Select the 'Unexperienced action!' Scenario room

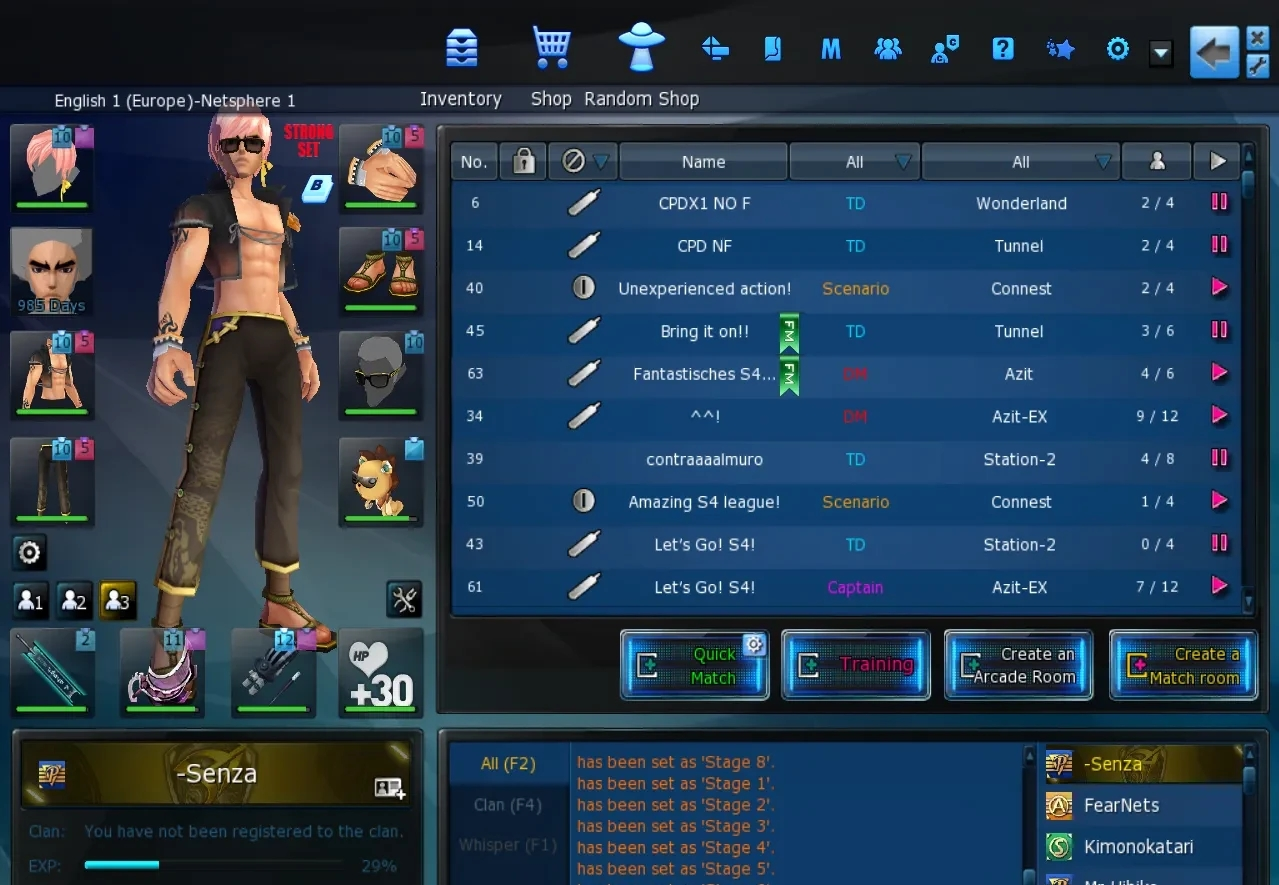pos(704,289)
